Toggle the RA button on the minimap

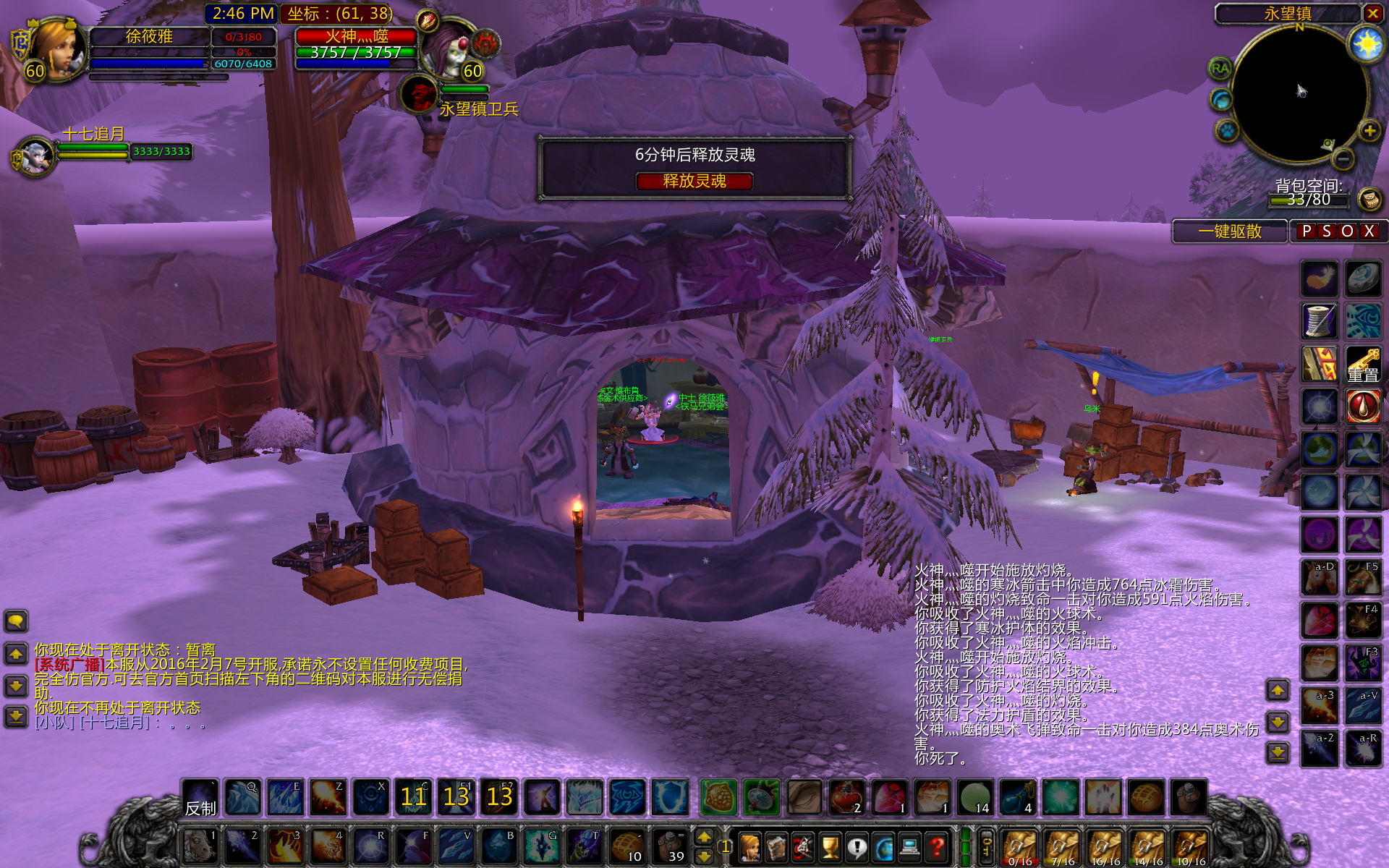(x=1220, y=69)
